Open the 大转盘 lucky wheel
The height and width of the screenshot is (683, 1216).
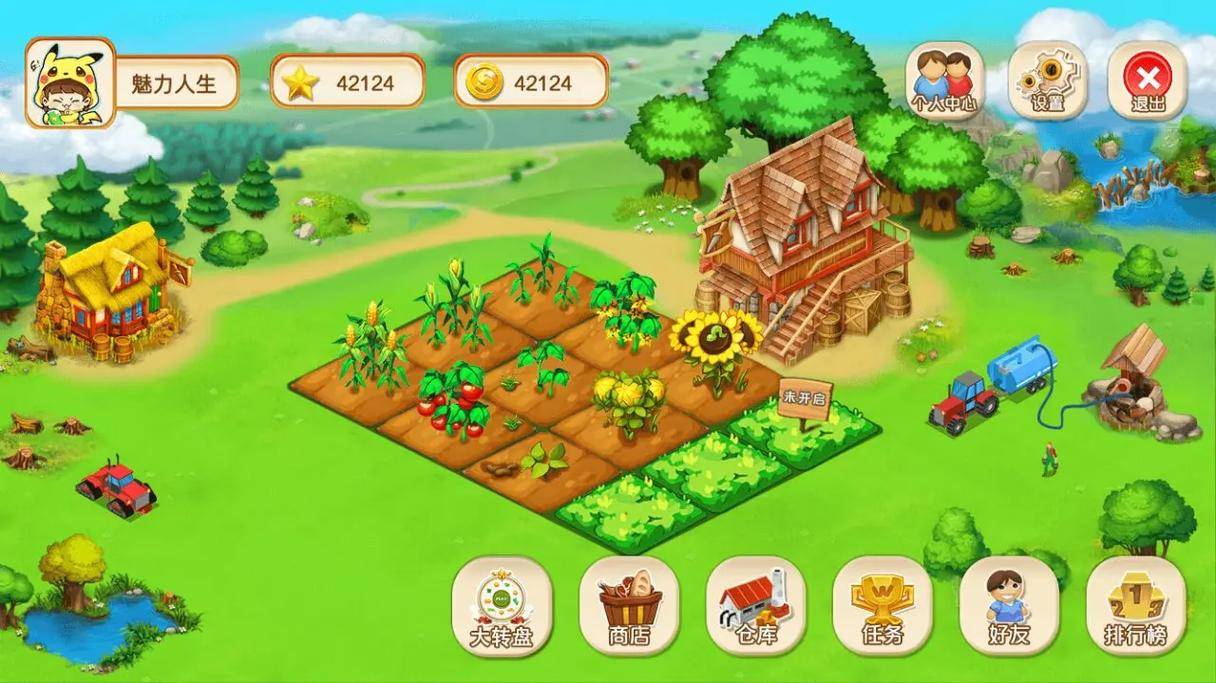(501, 606)
